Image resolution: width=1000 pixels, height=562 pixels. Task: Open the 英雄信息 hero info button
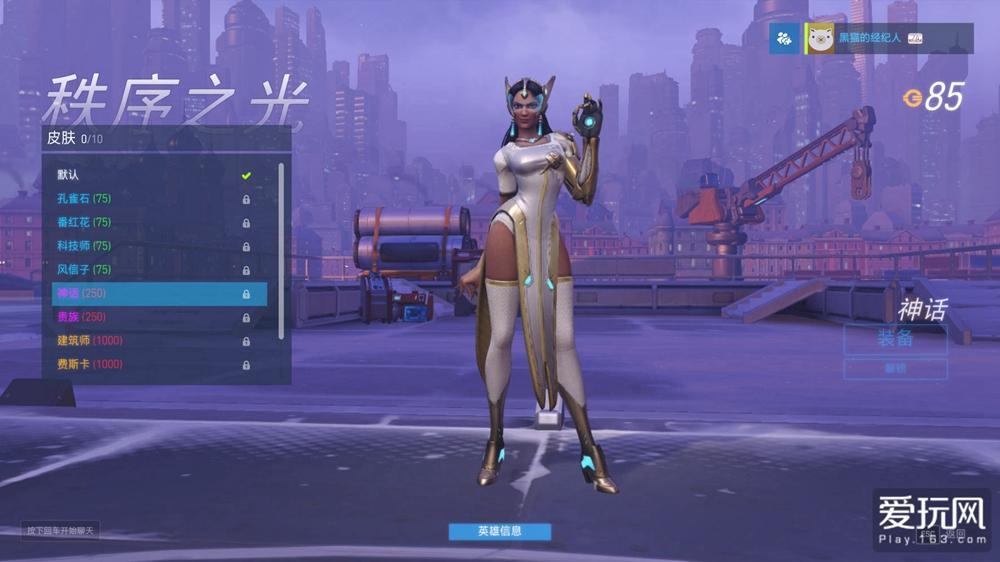pyautogui.click(x=499, y=531)
